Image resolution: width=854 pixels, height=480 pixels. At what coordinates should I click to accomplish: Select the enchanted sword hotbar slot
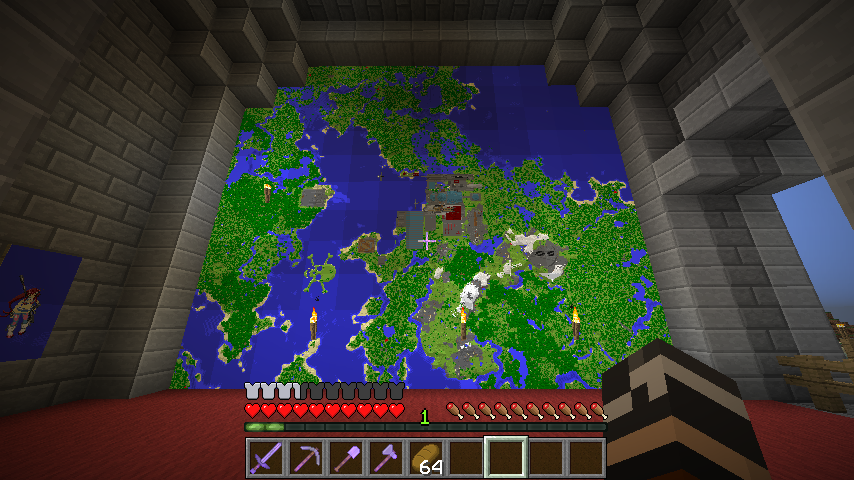[x=266, y=457]
